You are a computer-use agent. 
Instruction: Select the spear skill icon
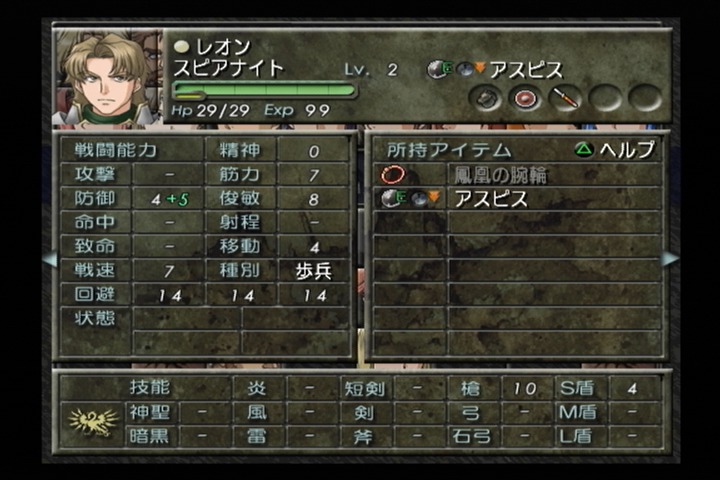point(564,98)
